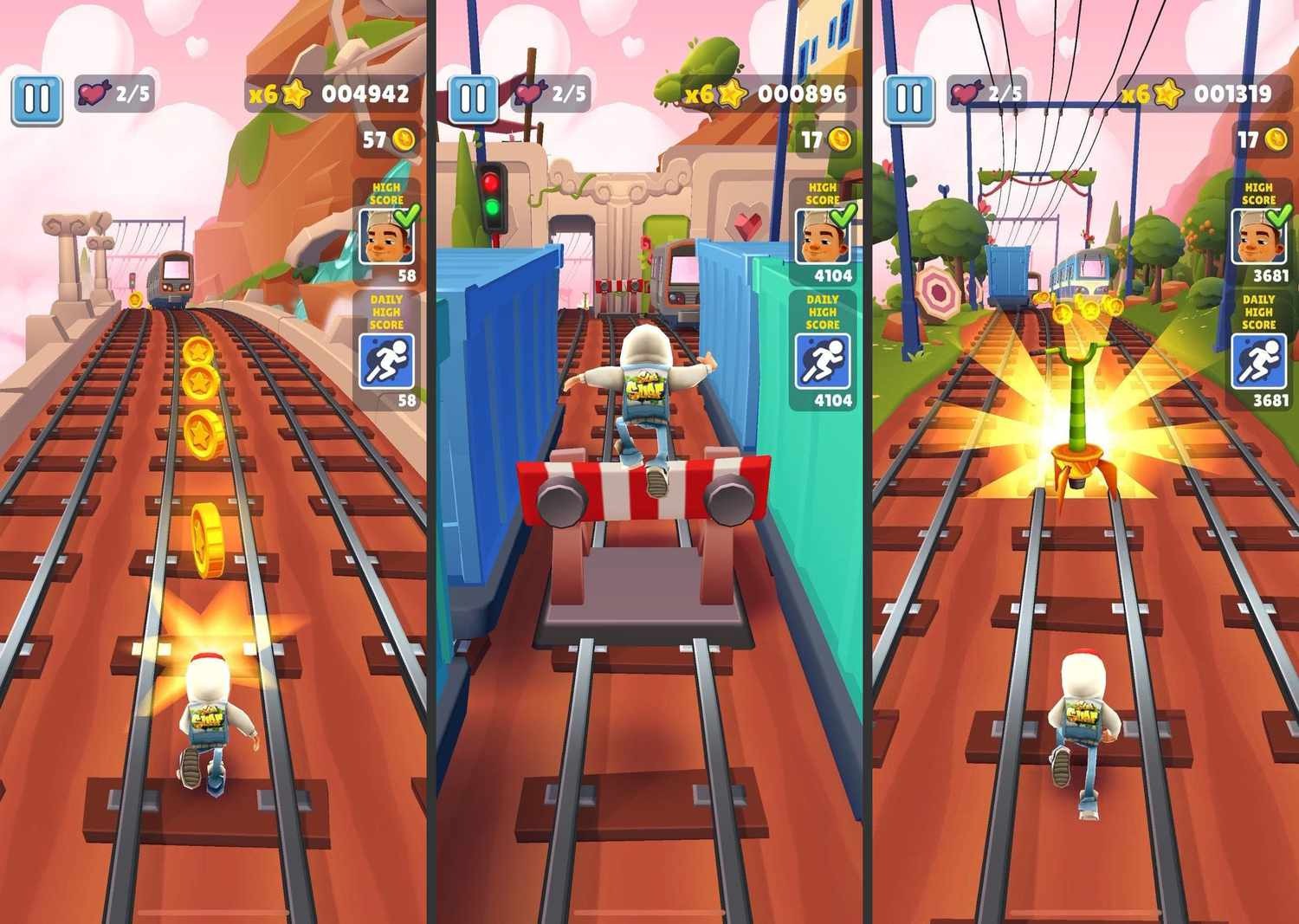Click the pause icon in the left panel
The height and width of the screenshot is (924, 1299).
37,98
